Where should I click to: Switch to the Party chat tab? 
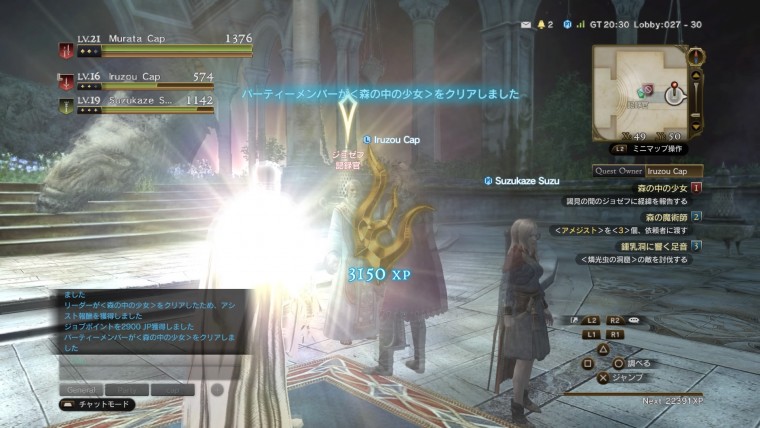pyautogui.click(x=126, y=389)
